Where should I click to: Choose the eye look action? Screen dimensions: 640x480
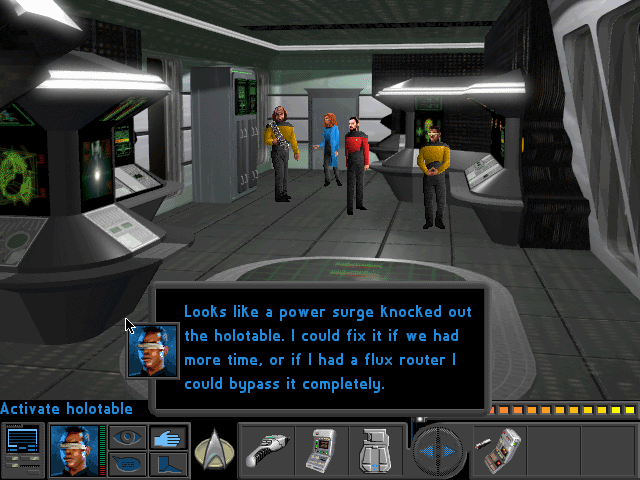pos(127,437)
